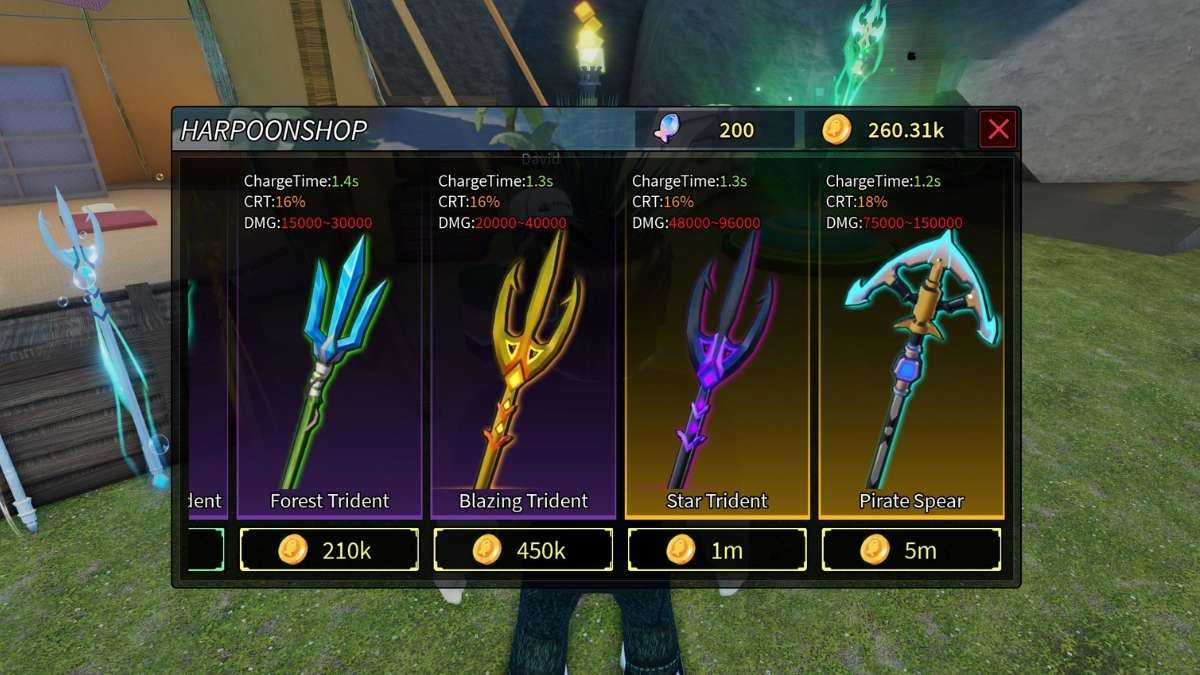Purchase Pirate Spear for 5m
The image size is (1200, 675).
(911, 550)
